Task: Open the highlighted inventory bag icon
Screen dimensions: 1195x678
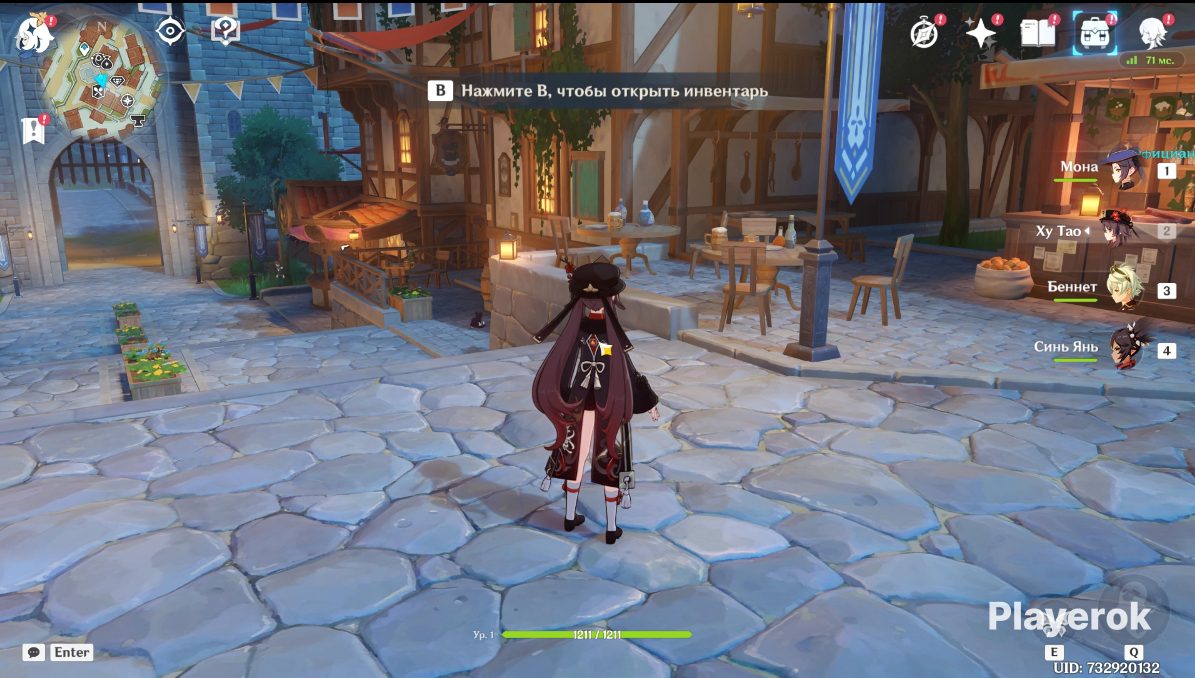Action: (1095, 33)
